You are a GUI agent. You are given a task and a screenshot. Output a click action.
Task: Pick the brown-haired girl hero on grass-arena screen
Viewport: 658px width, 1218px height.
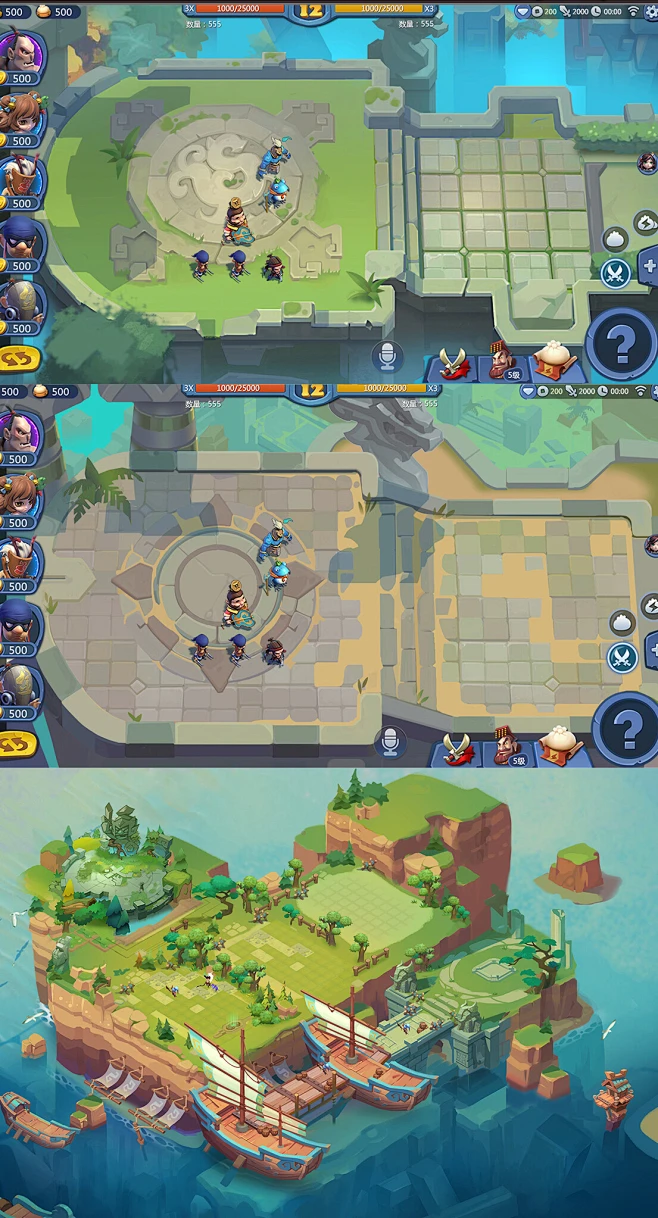pos(18,112)
